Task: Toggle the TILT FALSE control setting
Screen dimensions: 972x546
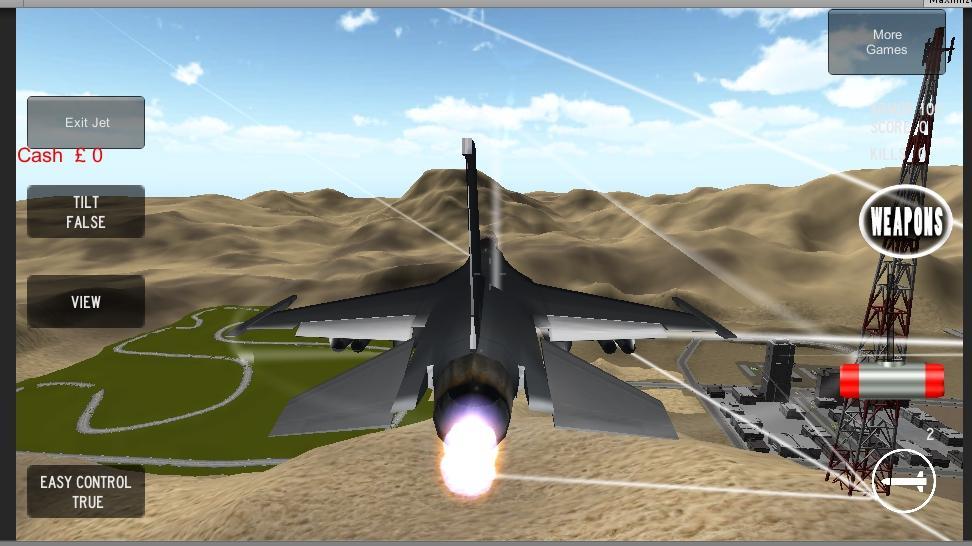Action: pyautogui.click(x=86, y=212)
